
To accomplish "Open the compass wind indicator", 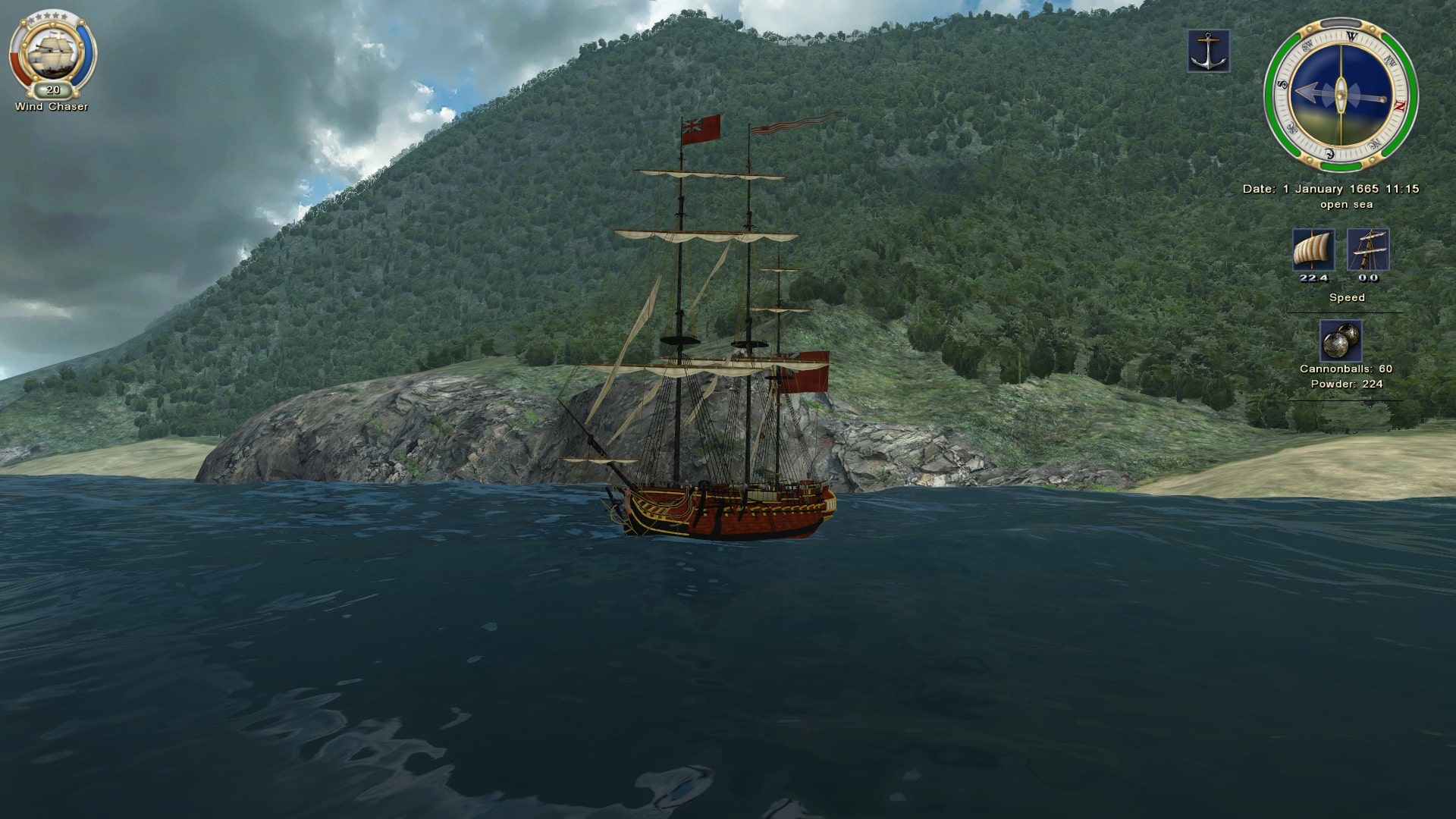I will 1340,94.
